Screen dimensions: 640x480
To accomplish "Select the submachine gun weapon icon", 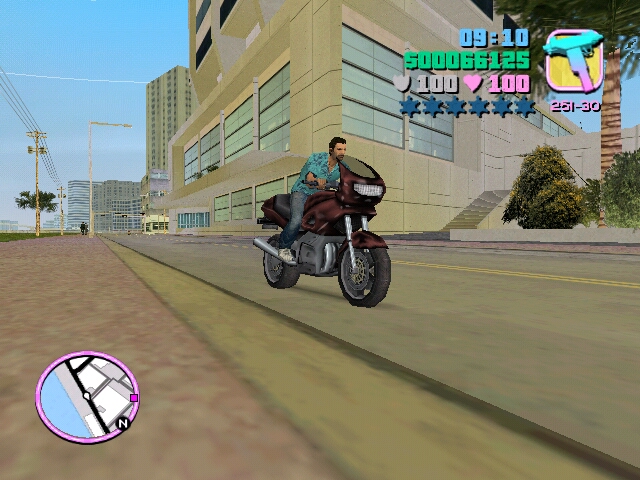I will (x=574, y=62).
